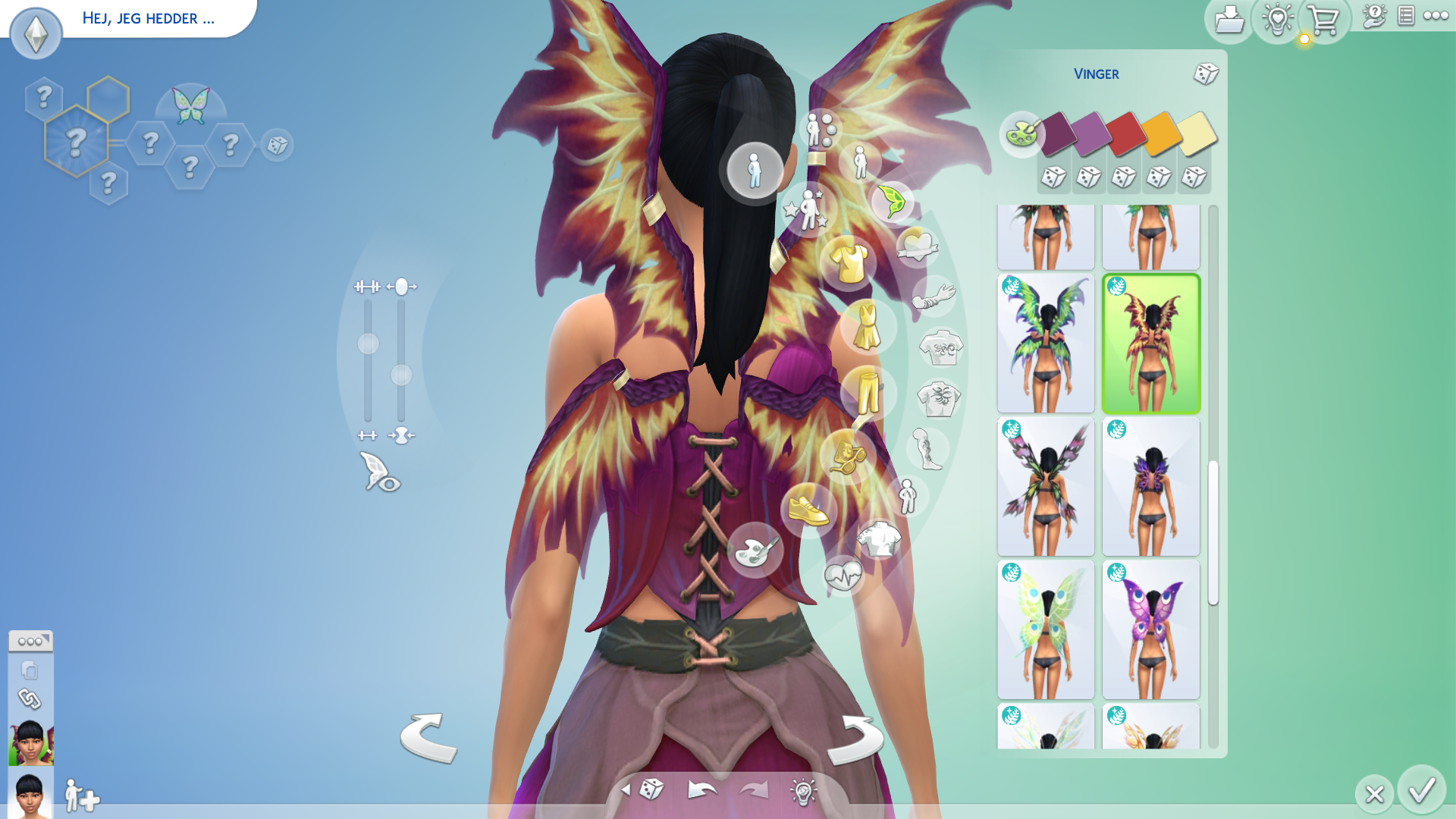
Task: Rotate the Sim to the right
Action: (x=855, y=739)
